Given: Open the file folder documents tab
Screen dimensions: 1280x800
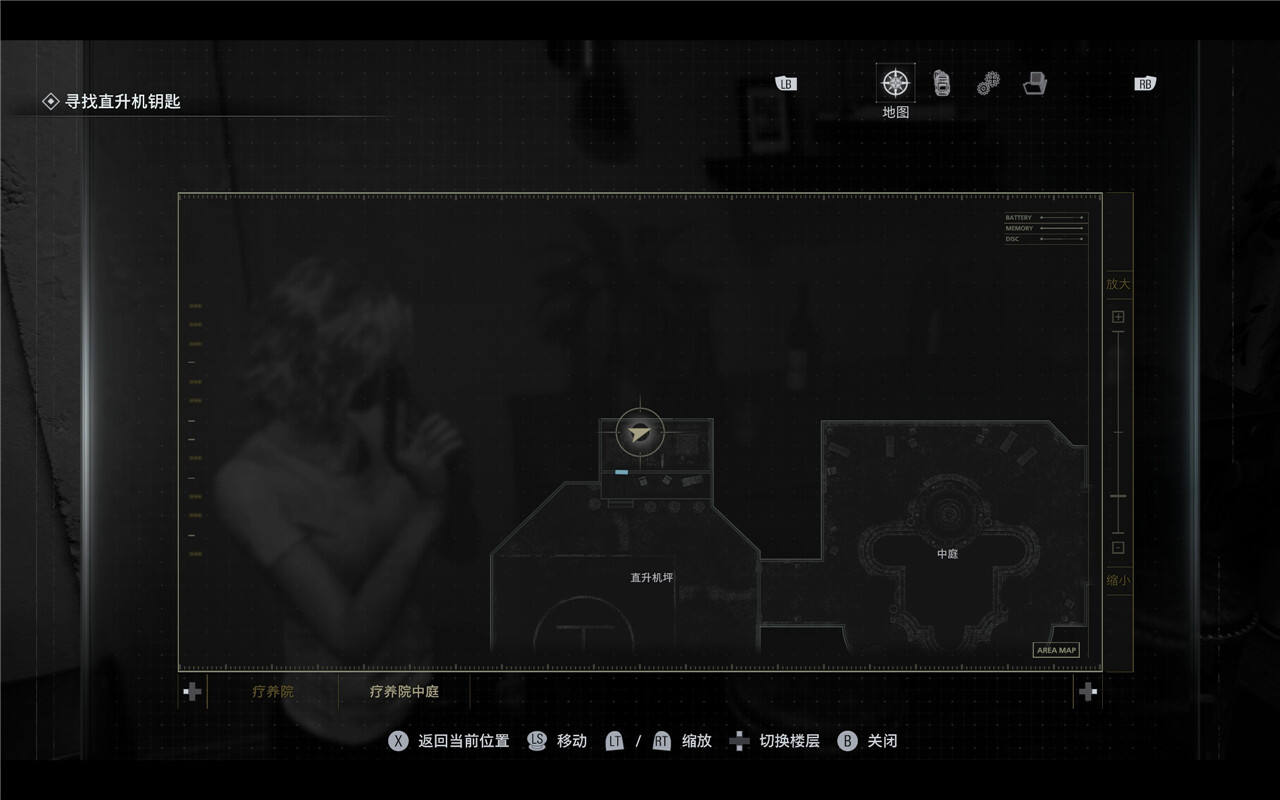Looking at the screenshot, I should pos(1035,83).
